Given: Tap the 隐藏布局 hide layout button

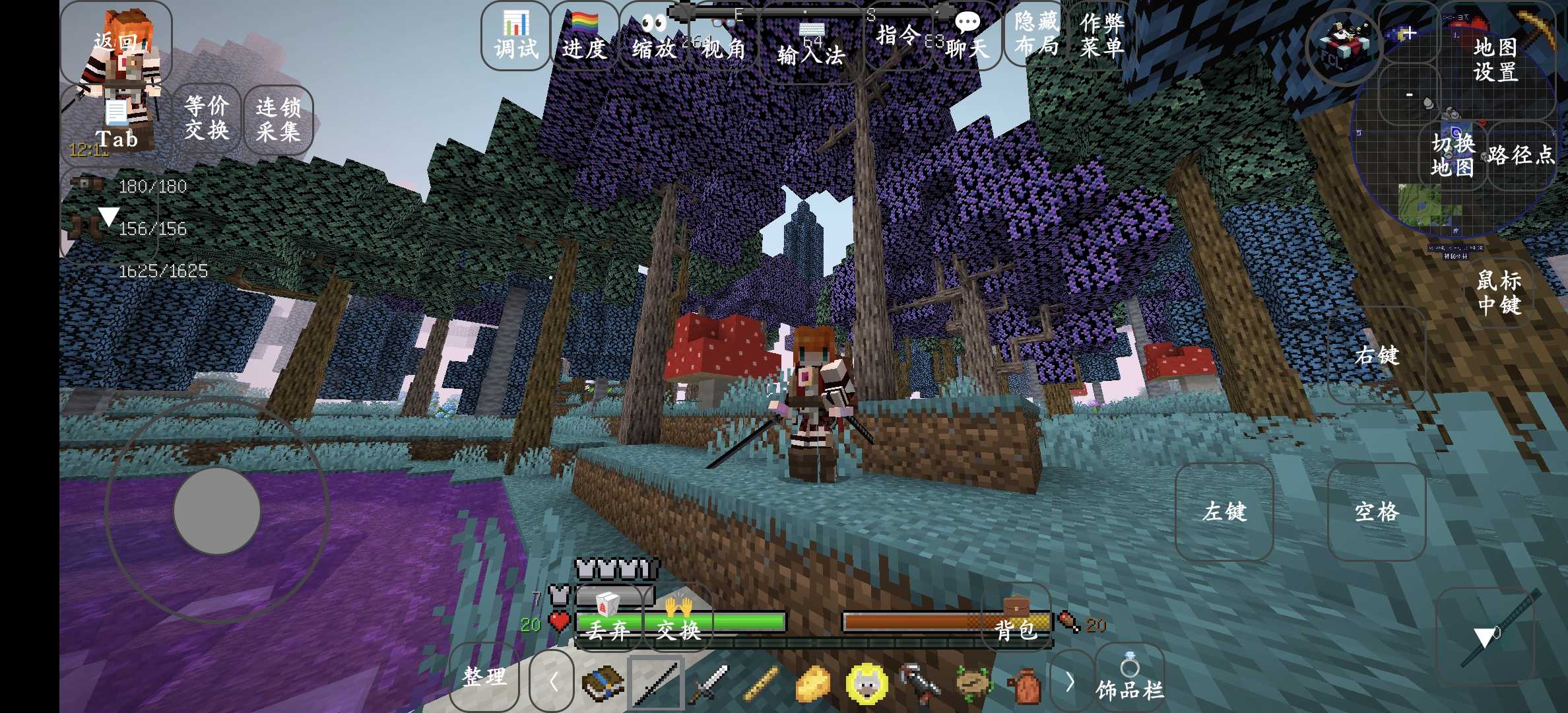Looking at the screenshot, I should click(1036, 34).
